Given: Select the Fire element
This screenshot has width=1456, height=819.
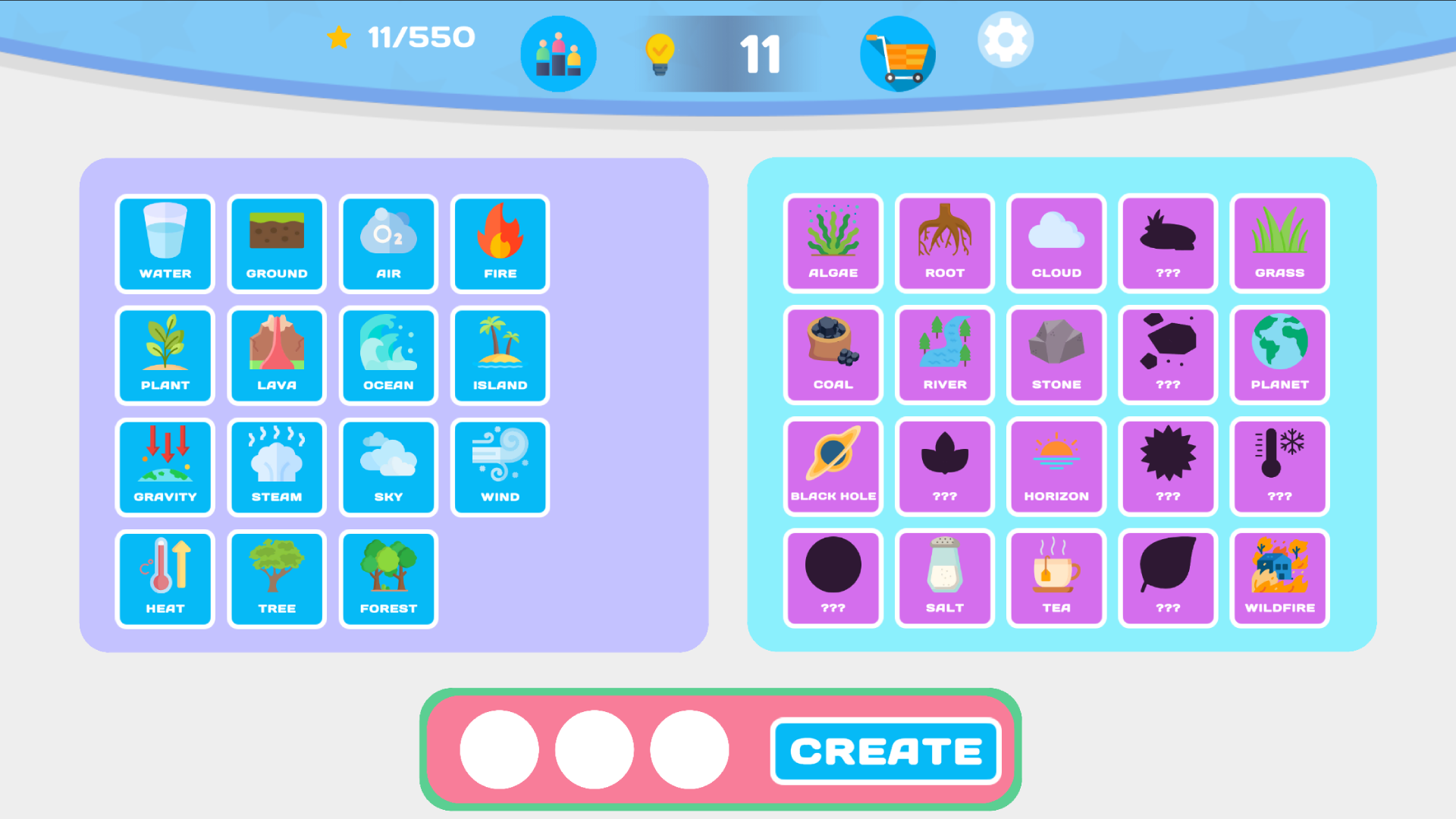Looking at the screenshot, I should 500,243.
